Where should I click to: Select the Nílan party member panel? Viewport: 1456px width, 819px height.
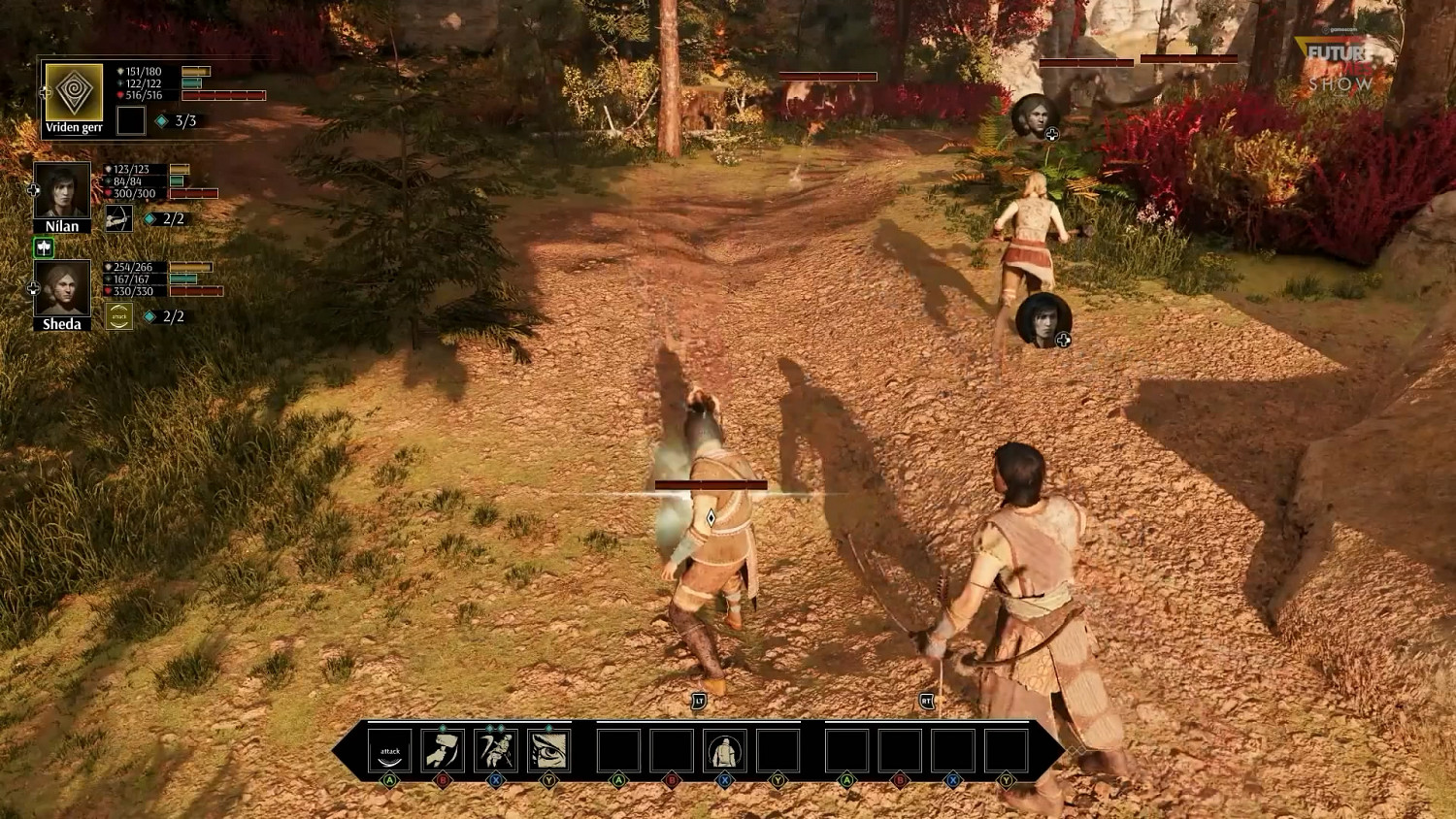[x=60, y=191]
